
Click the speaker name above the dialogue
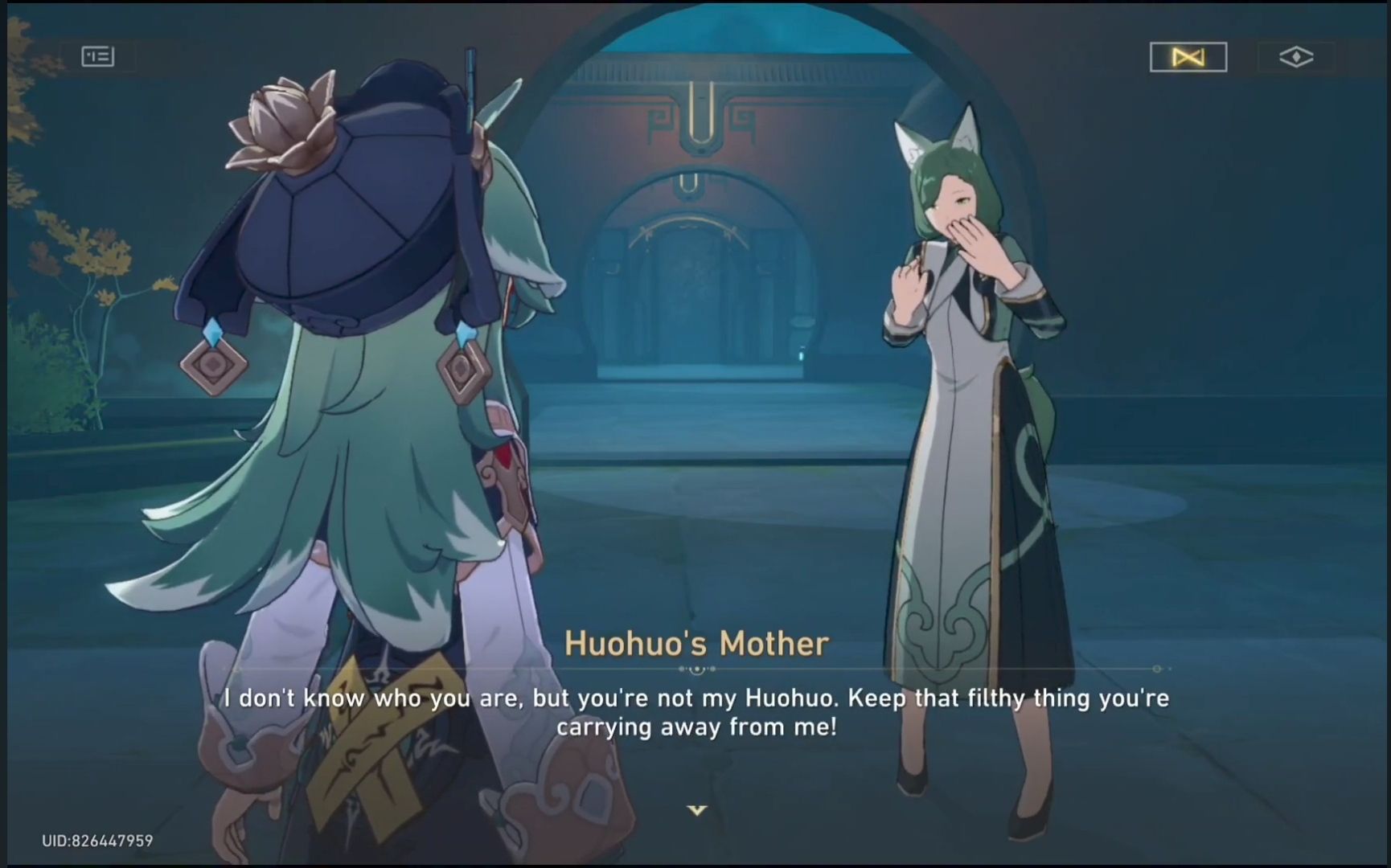point(696,642)
